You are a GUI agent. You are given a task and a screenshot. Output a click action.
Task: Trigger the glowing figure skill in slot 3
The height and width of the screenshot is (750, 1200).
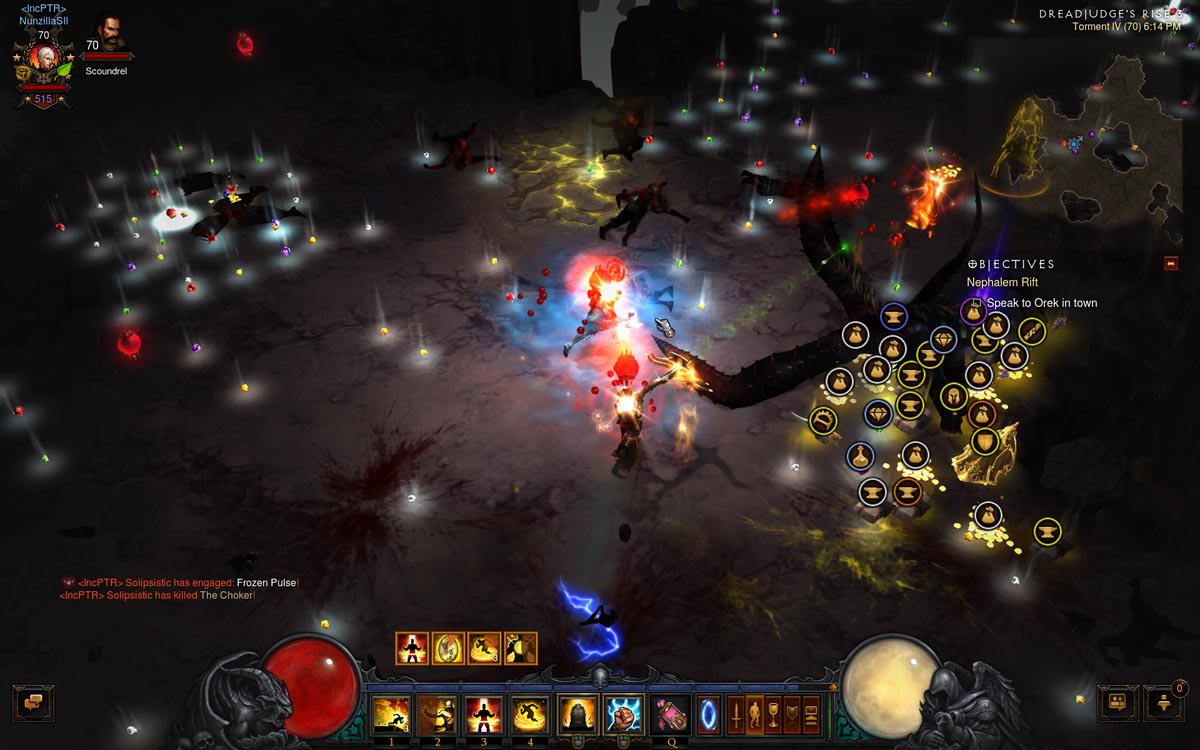[483, 714]
